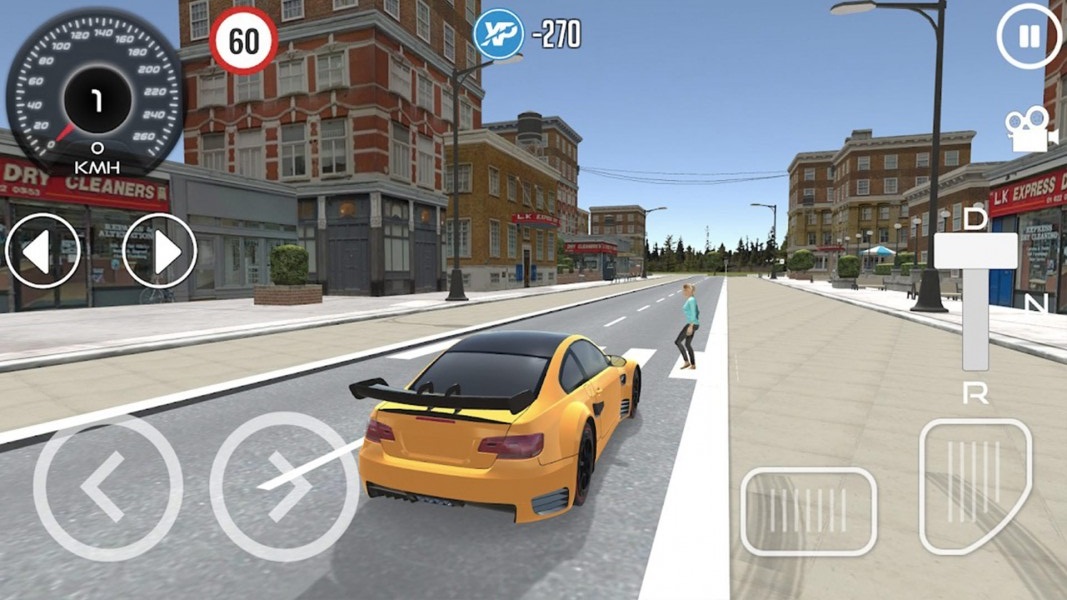Steer right with the large right chevron

tap(283, 487)
